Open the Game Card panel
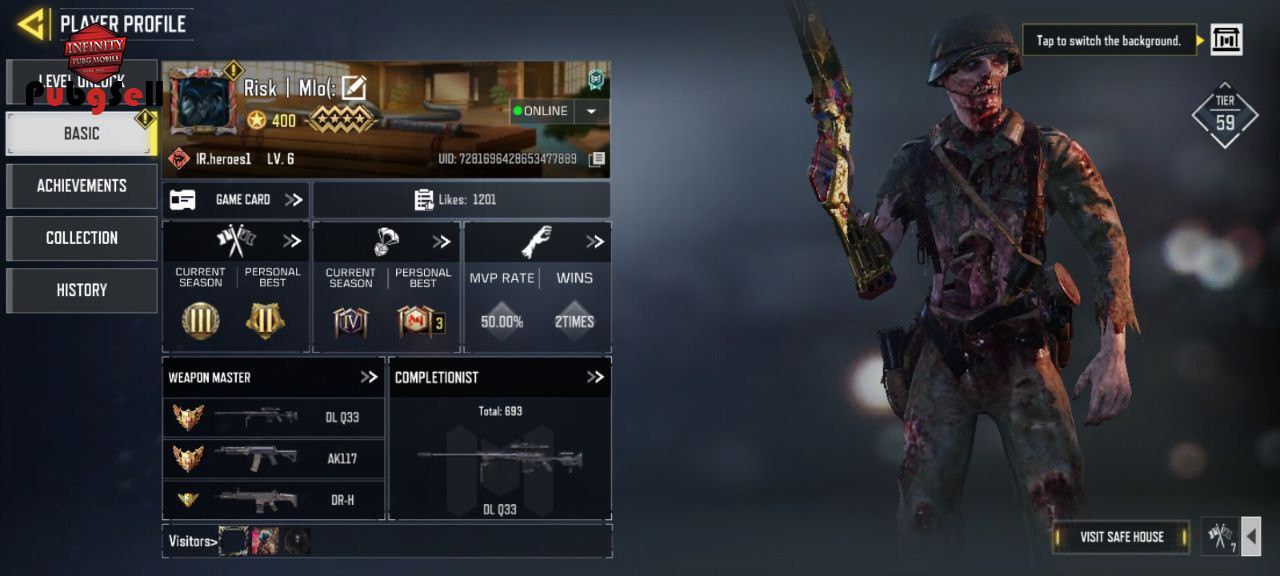The width and height of the screenshot is (1280, 576). [236, 200]
